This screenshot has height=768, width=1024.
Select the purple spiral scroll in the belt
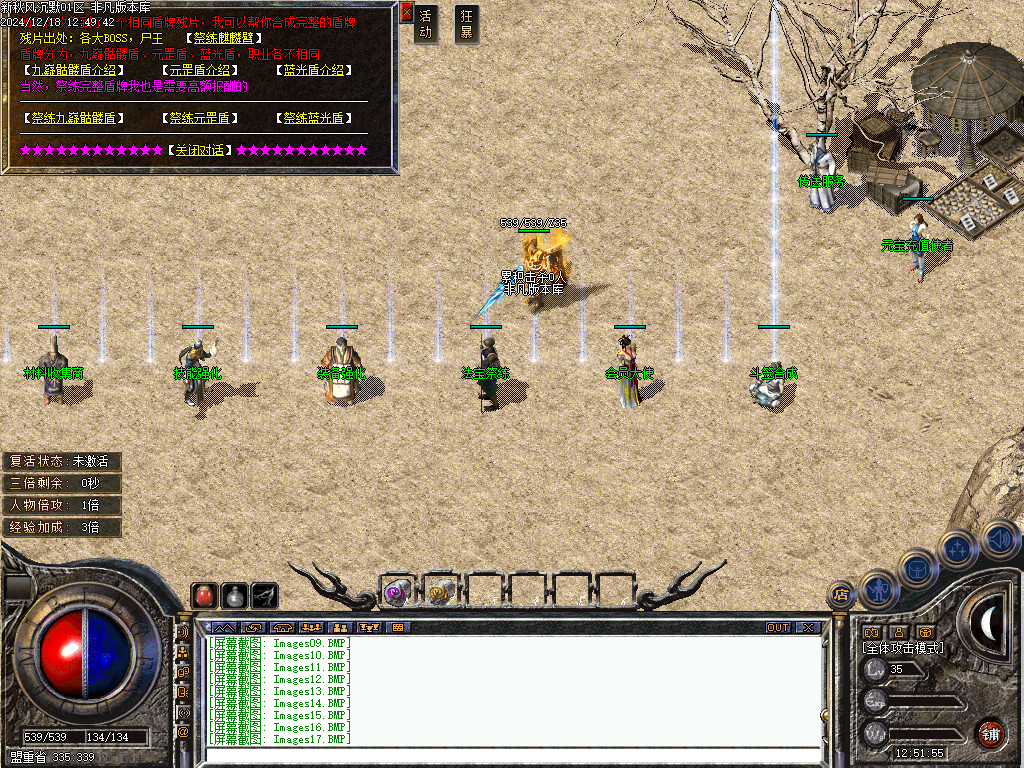[397, 593]
